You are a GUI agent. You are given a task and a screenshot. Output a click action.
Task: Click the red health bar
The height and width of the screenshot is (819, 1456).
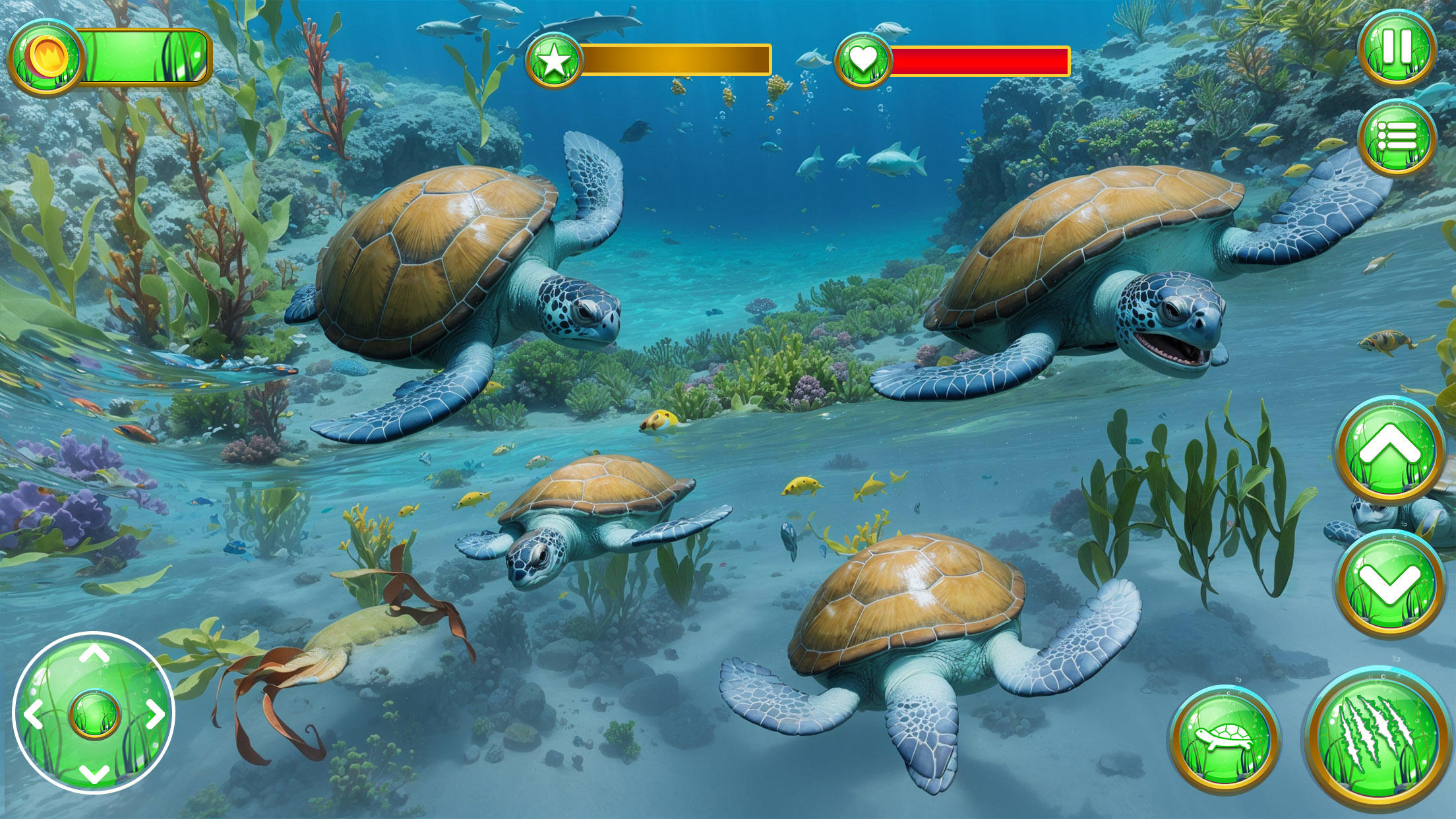[x=983, y=61]
